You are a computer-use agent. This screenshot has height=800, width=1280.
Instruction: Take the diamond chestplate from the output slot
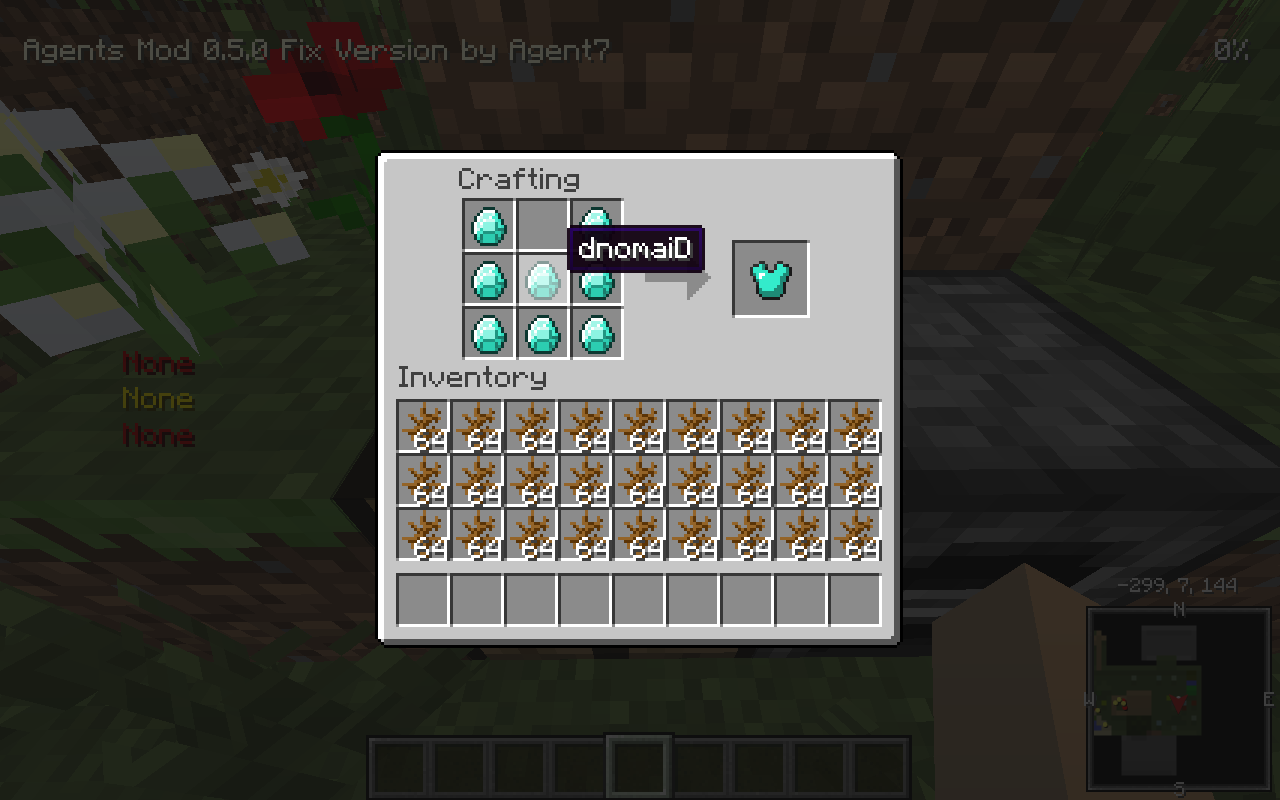771,278
